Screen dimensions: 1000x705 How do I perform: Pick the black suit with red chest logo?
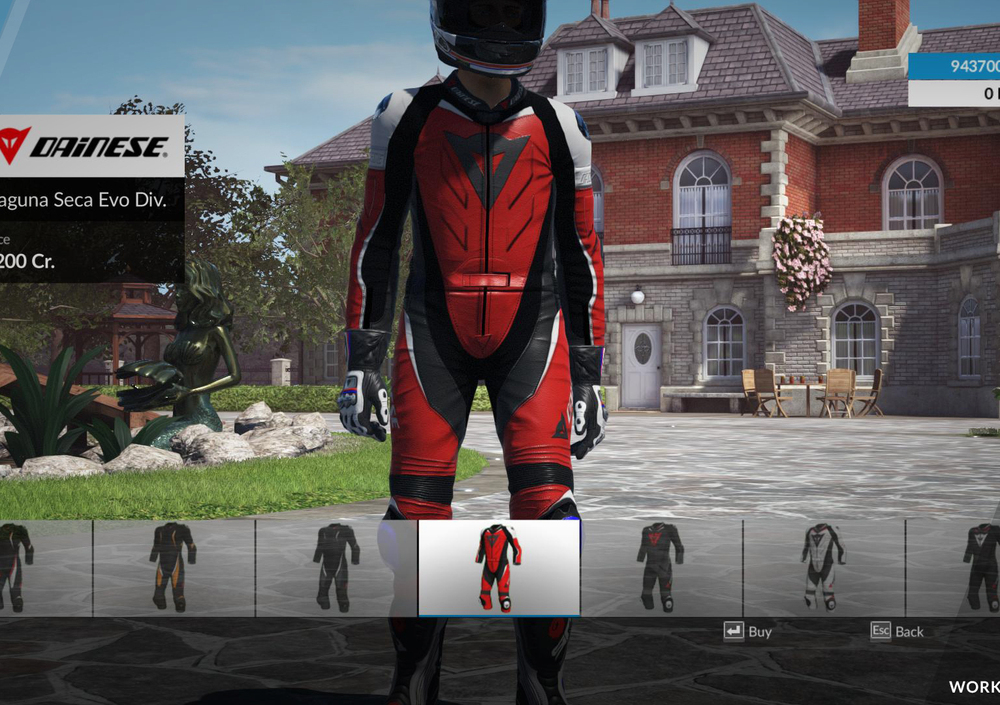tap(661, 567)
